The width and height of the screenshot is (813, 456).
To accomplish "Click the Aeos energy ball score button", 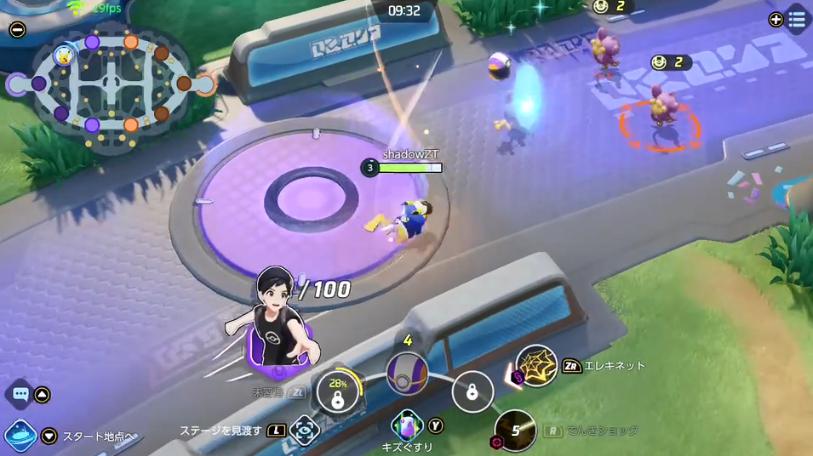I will [407, 373].
